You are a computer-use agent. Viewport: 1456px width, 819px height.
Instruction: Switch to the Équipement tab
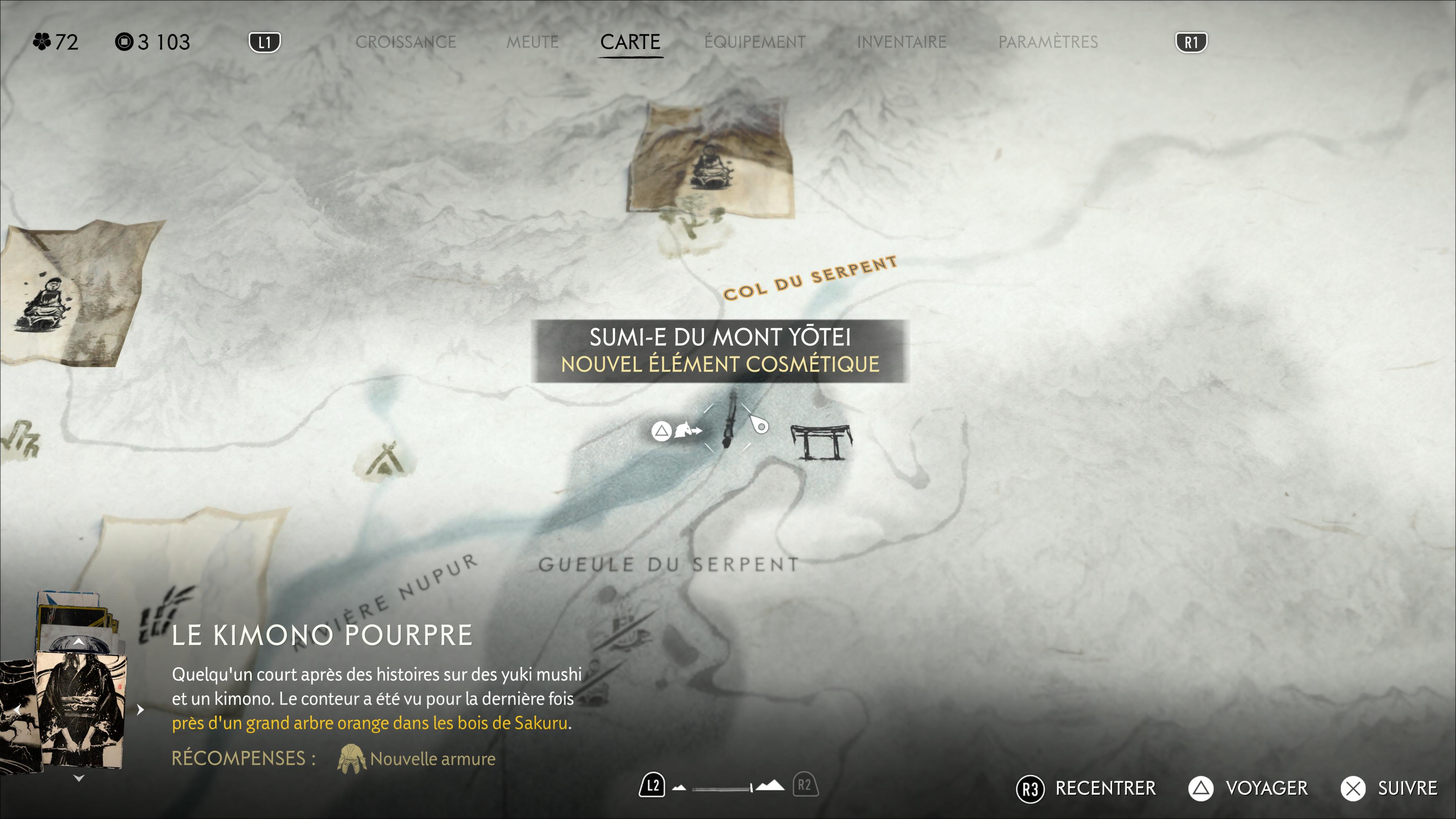pos(755,42)
